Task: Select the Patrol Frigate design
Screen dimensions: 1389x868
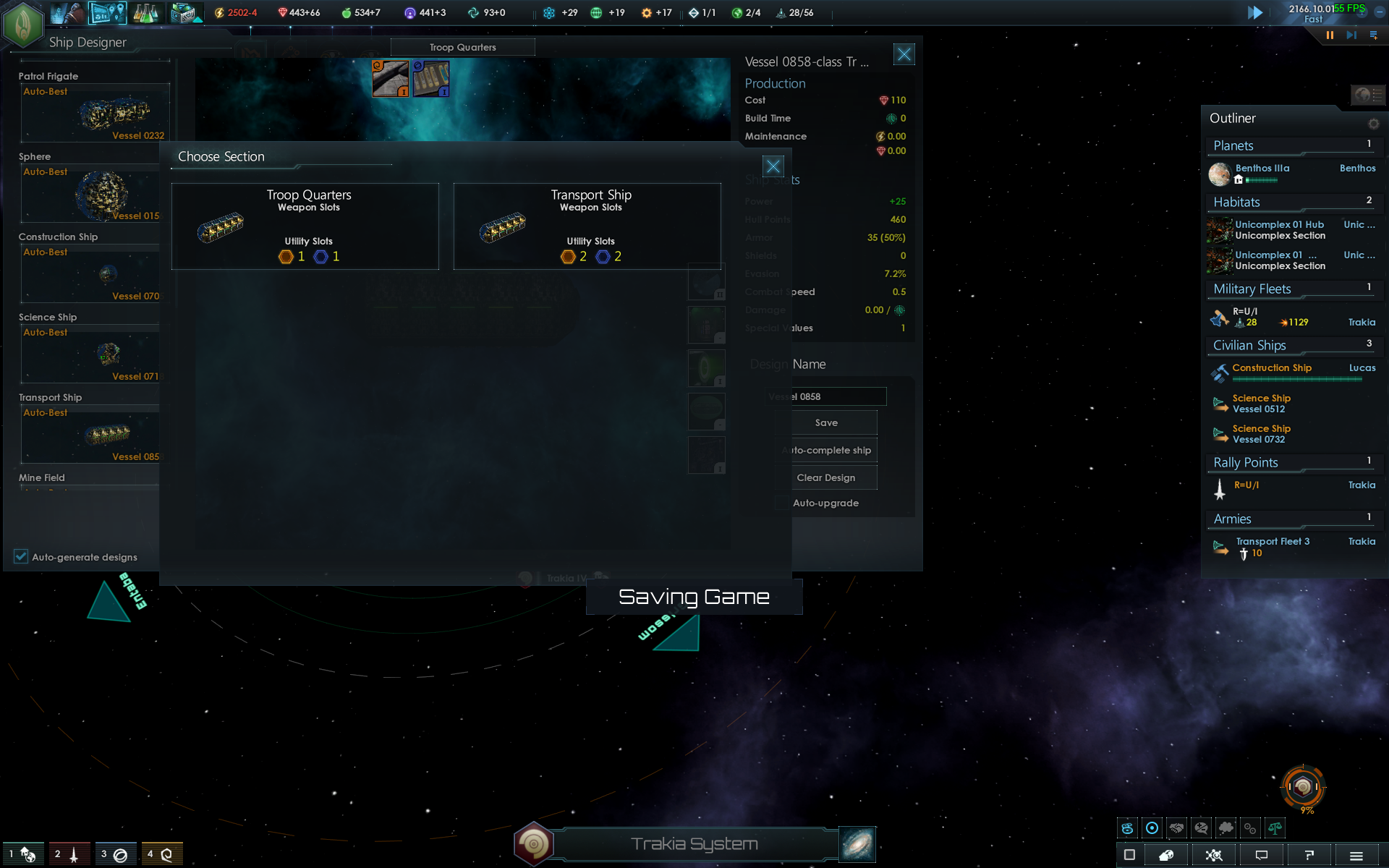Action: [x=94, y=113]
